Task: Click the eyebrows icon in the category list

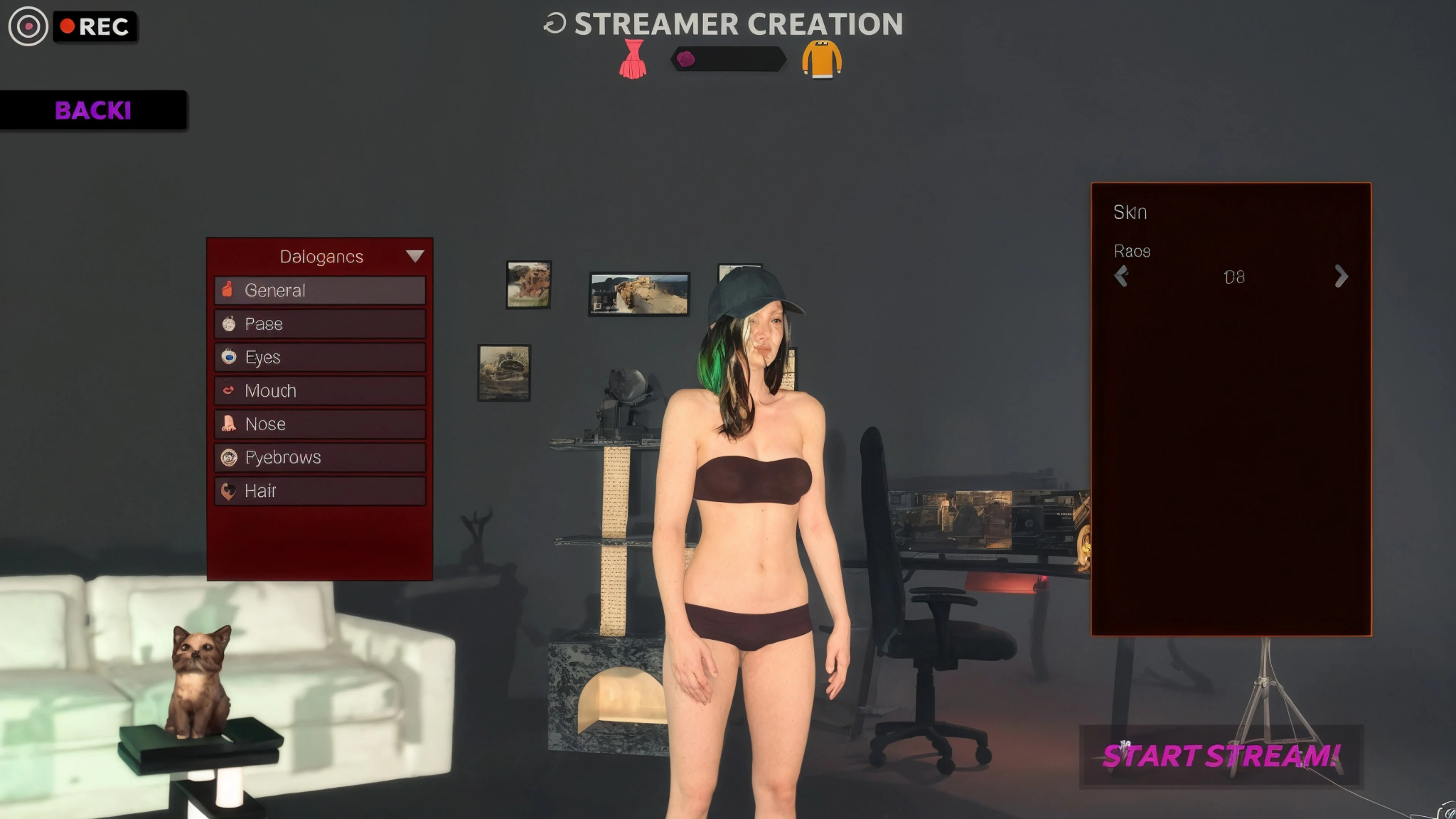Action: (x=228, y=457)
